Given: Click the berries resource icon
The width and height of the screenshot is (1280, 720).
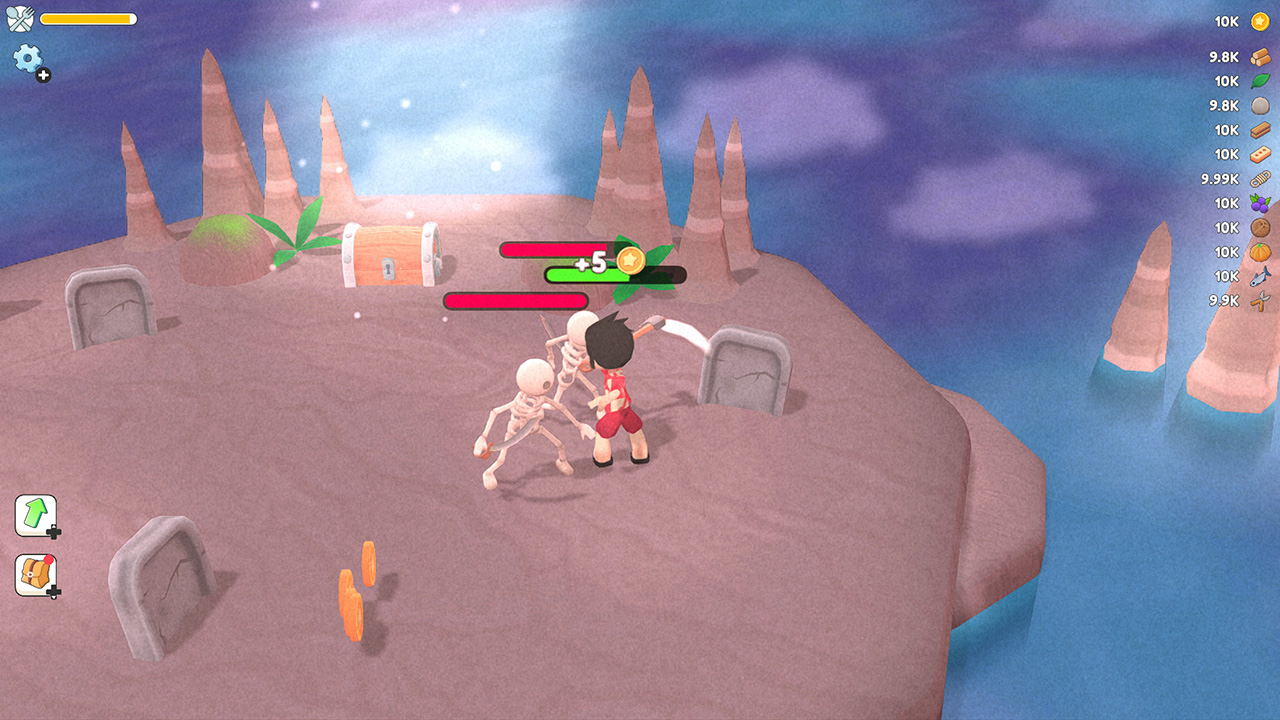Looking at the screenshot, I should click(x=1258, y=202).
